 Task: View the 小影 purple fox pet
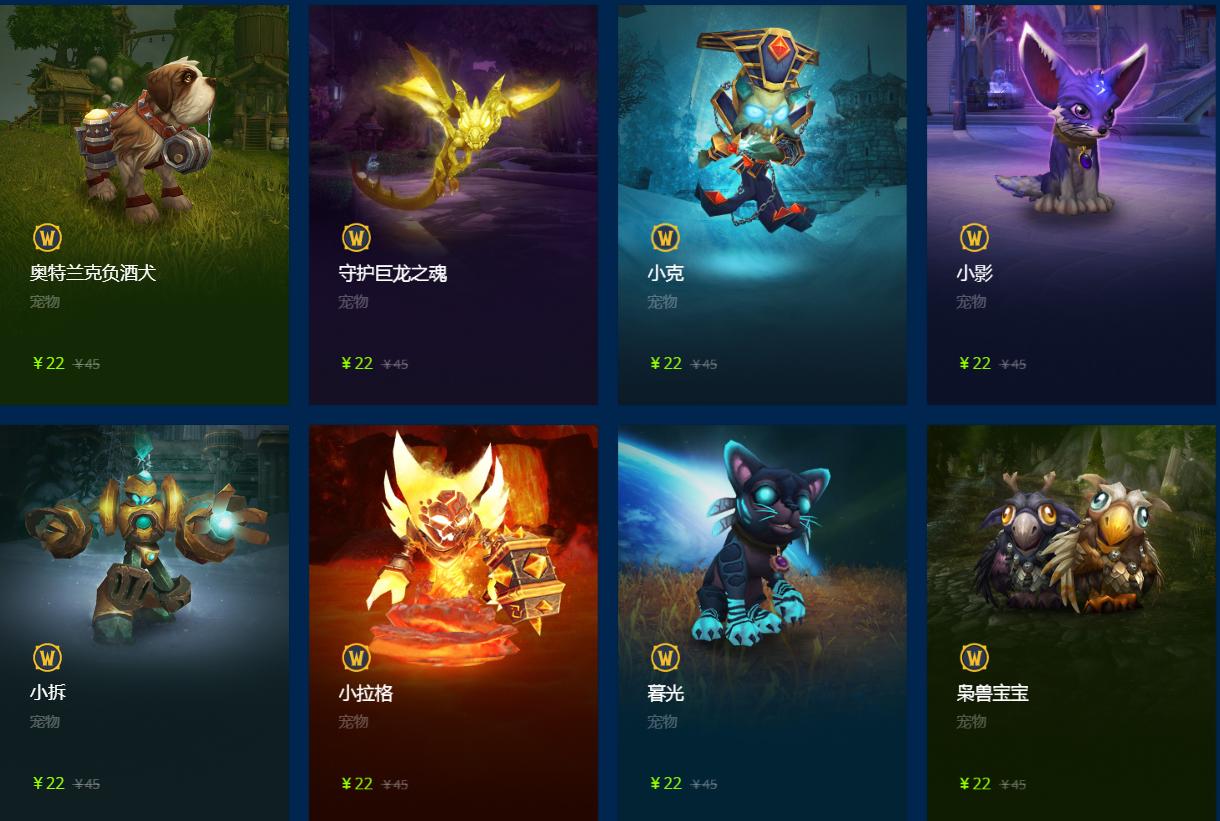click(x=1071, y=204)
